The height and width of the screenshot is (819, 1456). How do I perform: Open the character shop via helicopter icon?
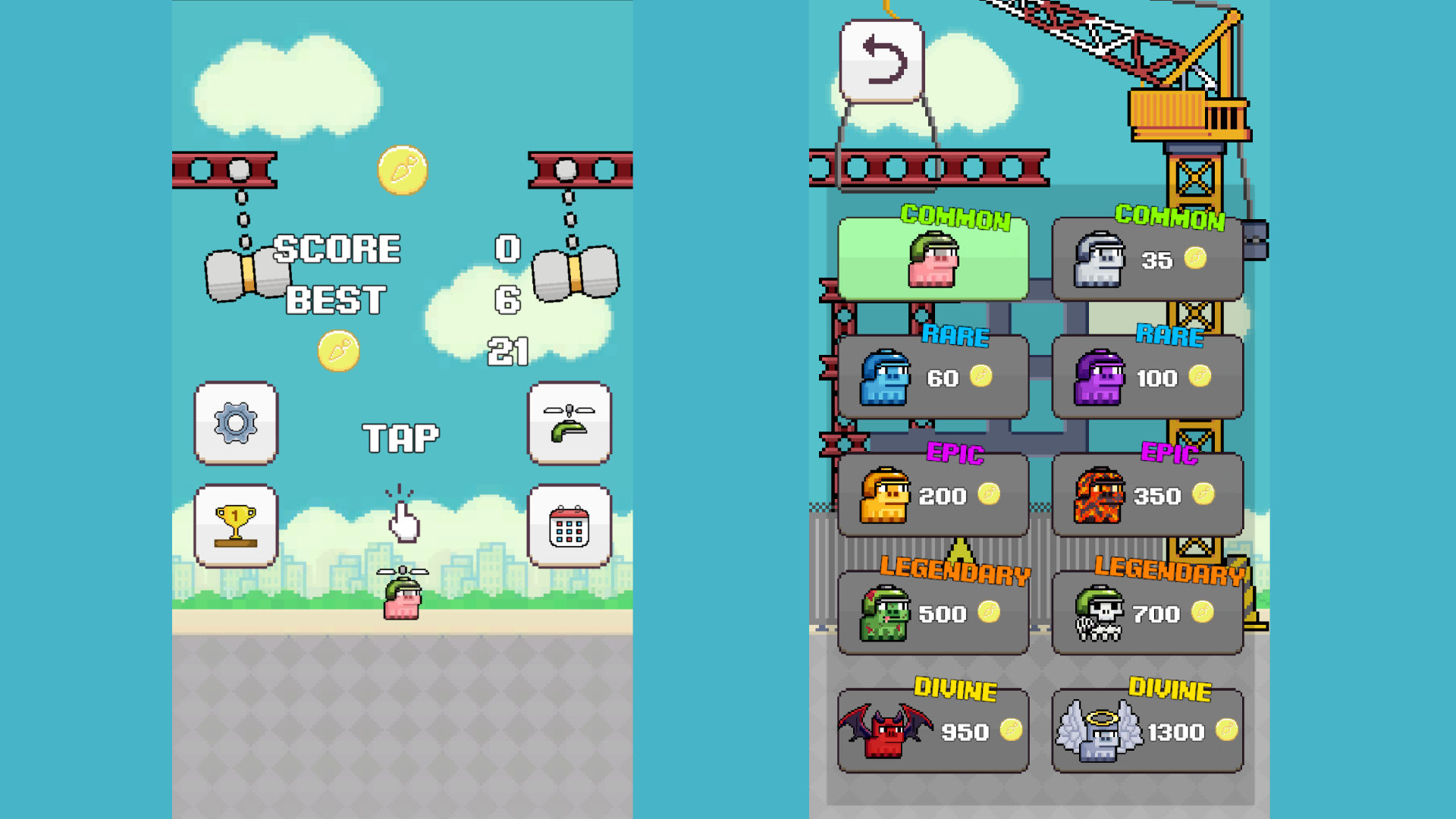[569, 425]
